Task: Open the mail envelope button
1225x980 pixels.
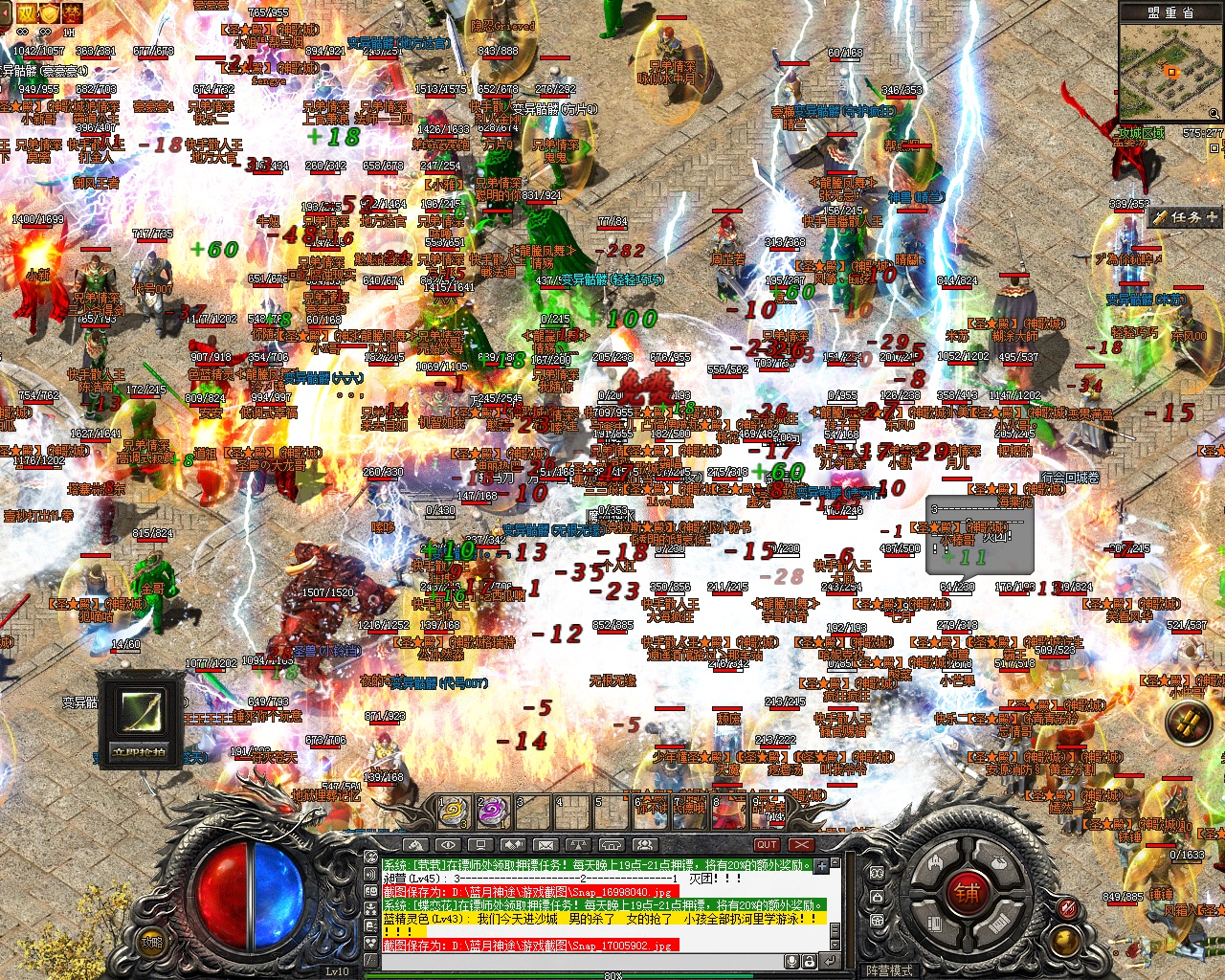Action: (546, 845)
